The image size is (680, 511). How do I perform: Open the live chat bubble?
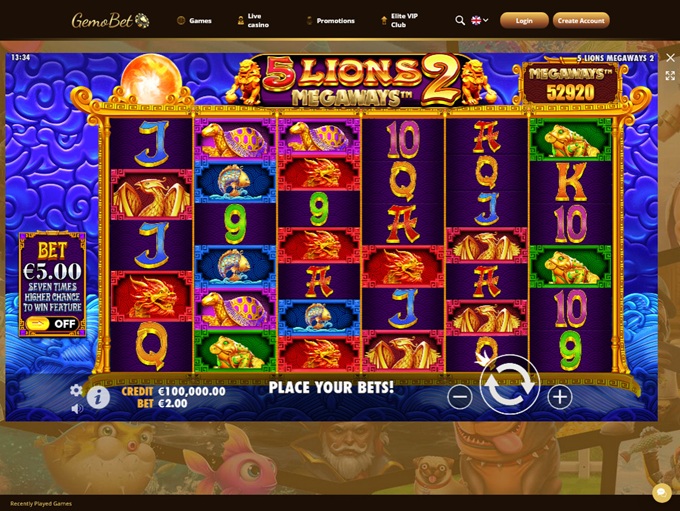pos(661,493)
